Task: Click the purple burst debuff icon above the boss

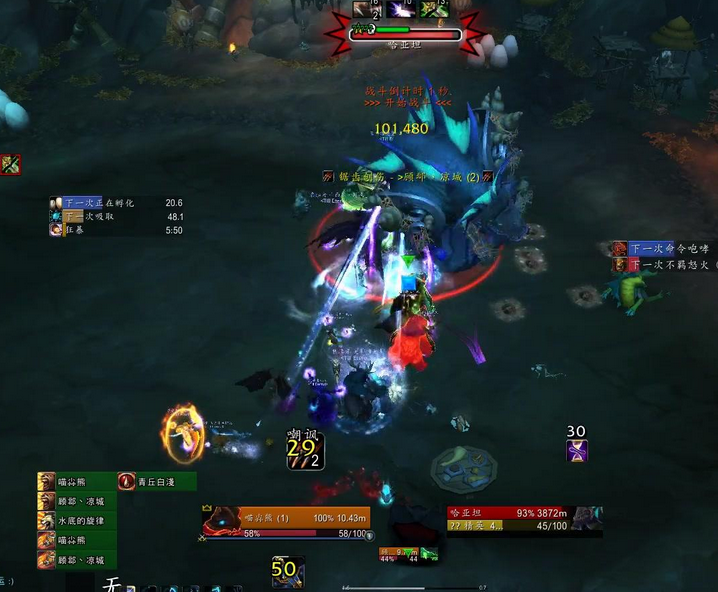Action: 401,9
